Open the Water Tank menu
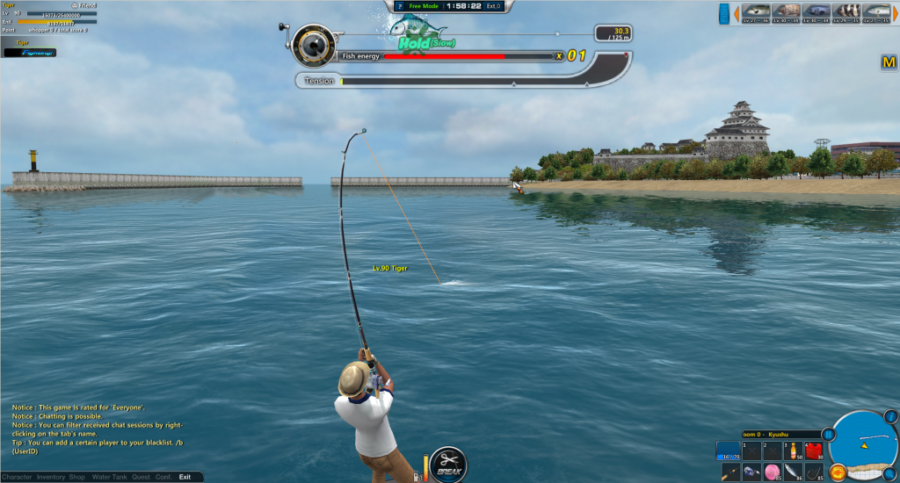900x483 pixels. tap(108, 477)
